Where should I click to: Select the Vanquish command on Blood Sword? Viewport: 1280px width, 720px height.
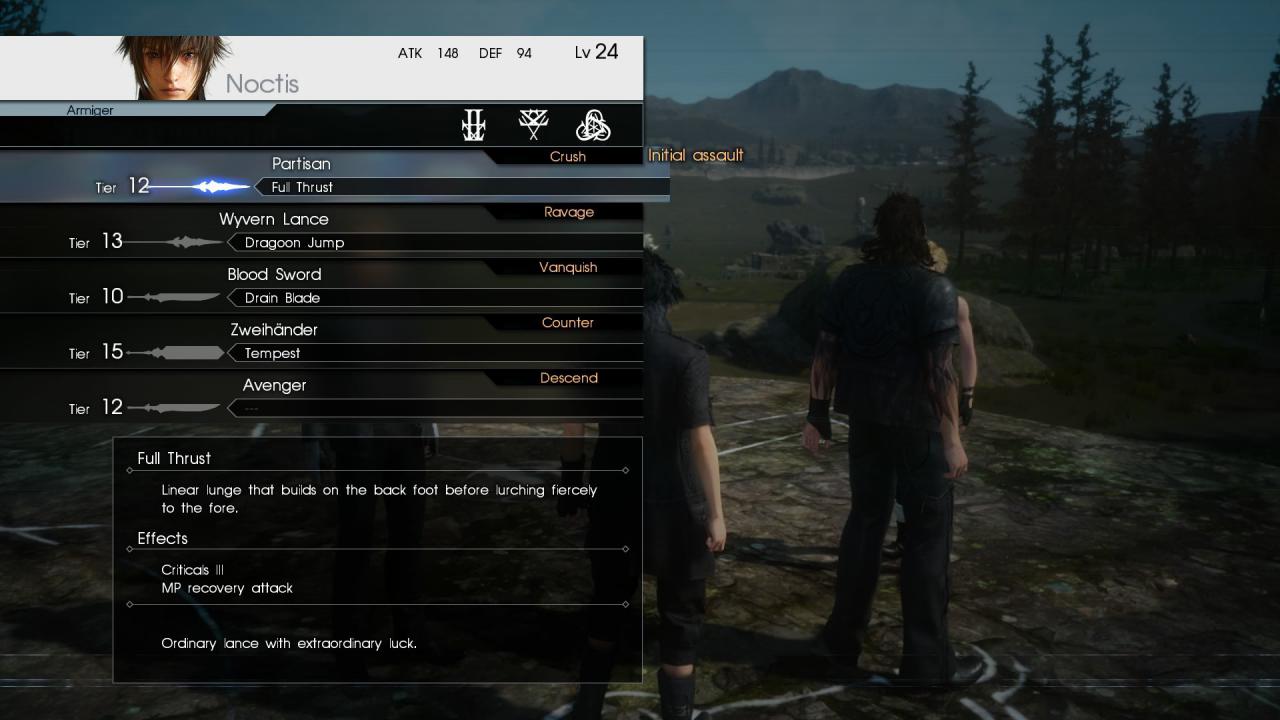570,267
